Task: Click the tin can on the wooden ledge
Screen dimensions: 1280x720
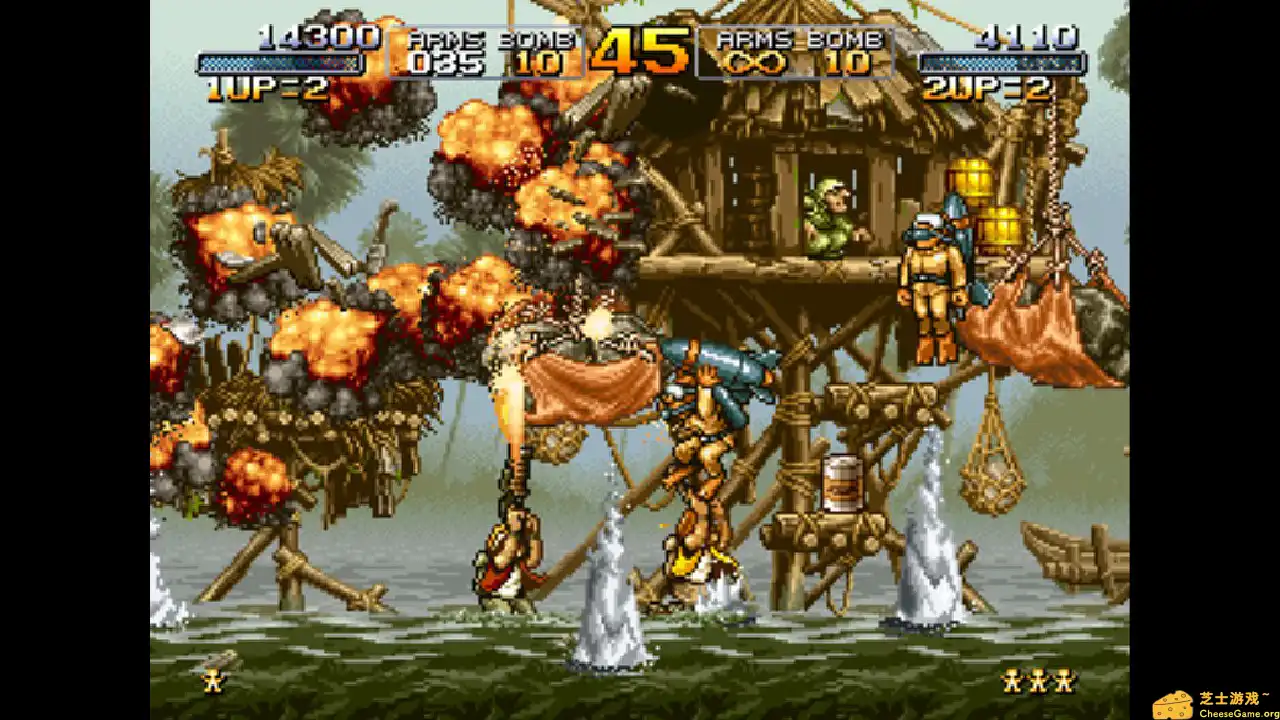Action: pyautogui.click(x=840, y=483)
